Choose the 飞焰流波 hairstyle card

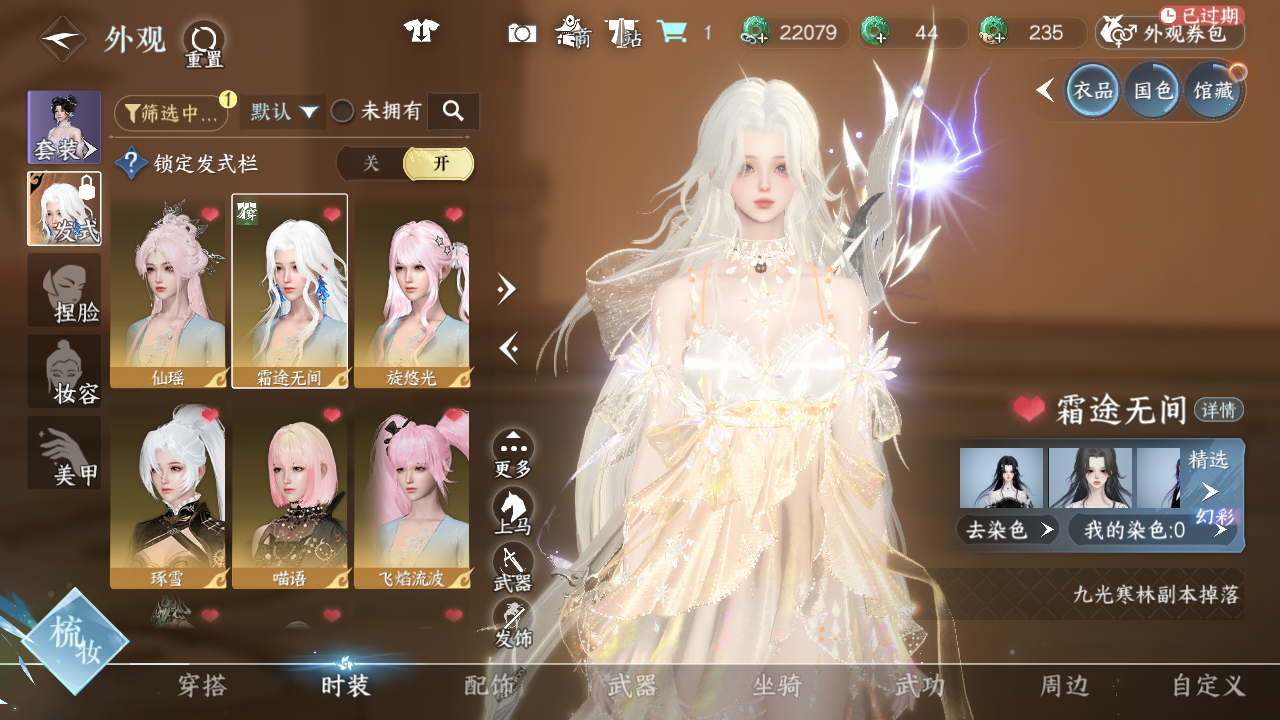(412, 496)
